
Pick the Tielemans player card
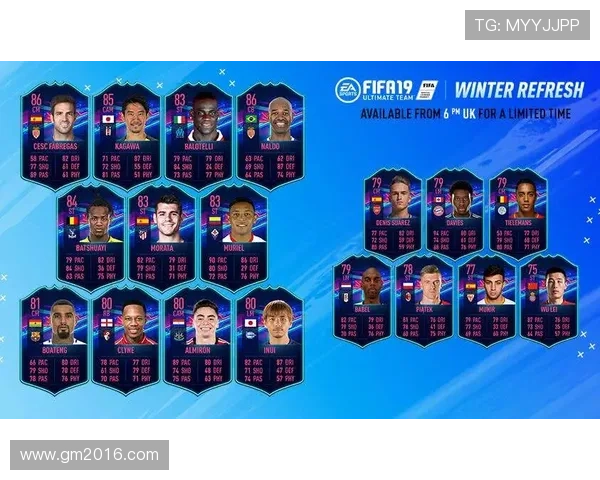tap(517, 210)
